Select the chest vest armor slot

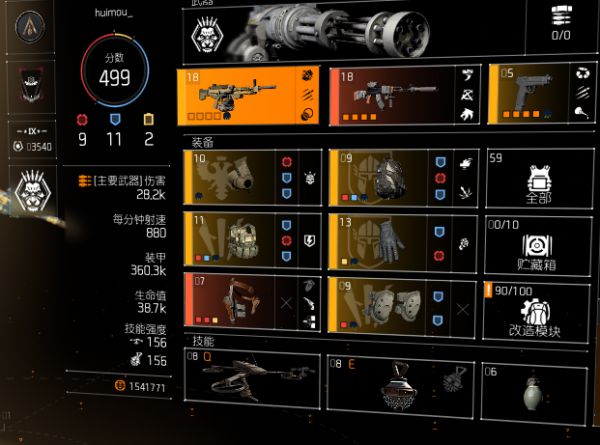pos(254,240)
